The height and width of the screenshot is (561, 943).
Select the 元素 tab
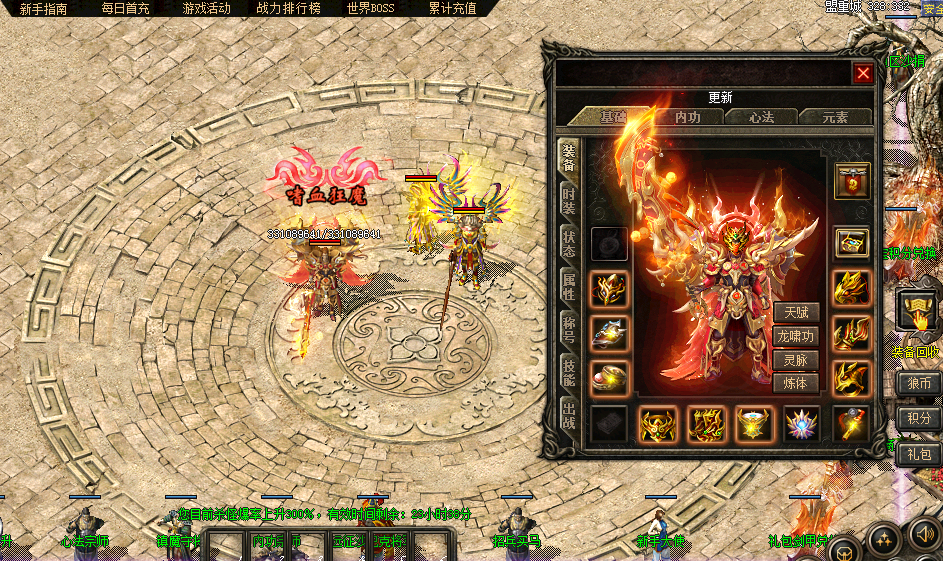(x=835, y=117)
